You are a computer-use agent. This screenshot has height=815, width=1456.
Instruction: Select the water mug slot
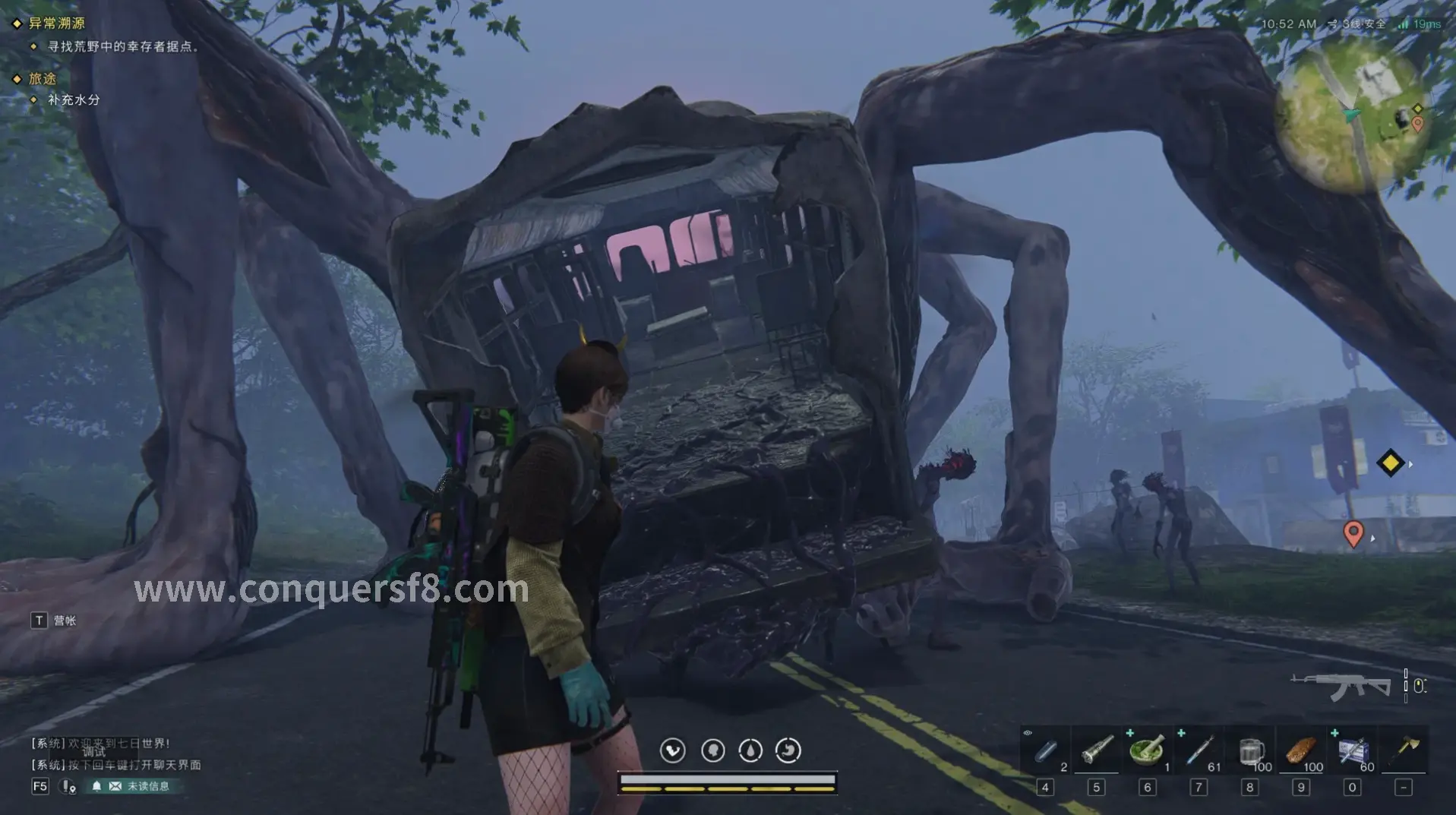coord(1249,751)
